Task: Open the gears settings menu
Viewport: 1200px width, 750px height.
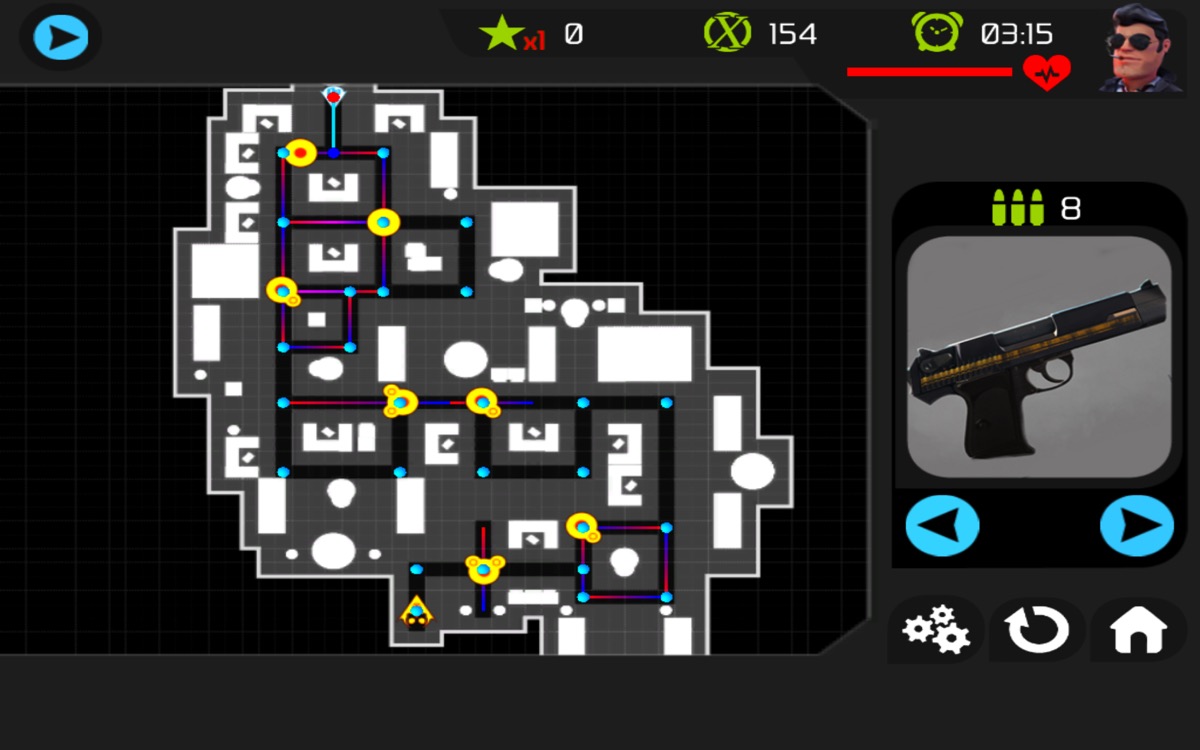Action: (x=935, y=630)
